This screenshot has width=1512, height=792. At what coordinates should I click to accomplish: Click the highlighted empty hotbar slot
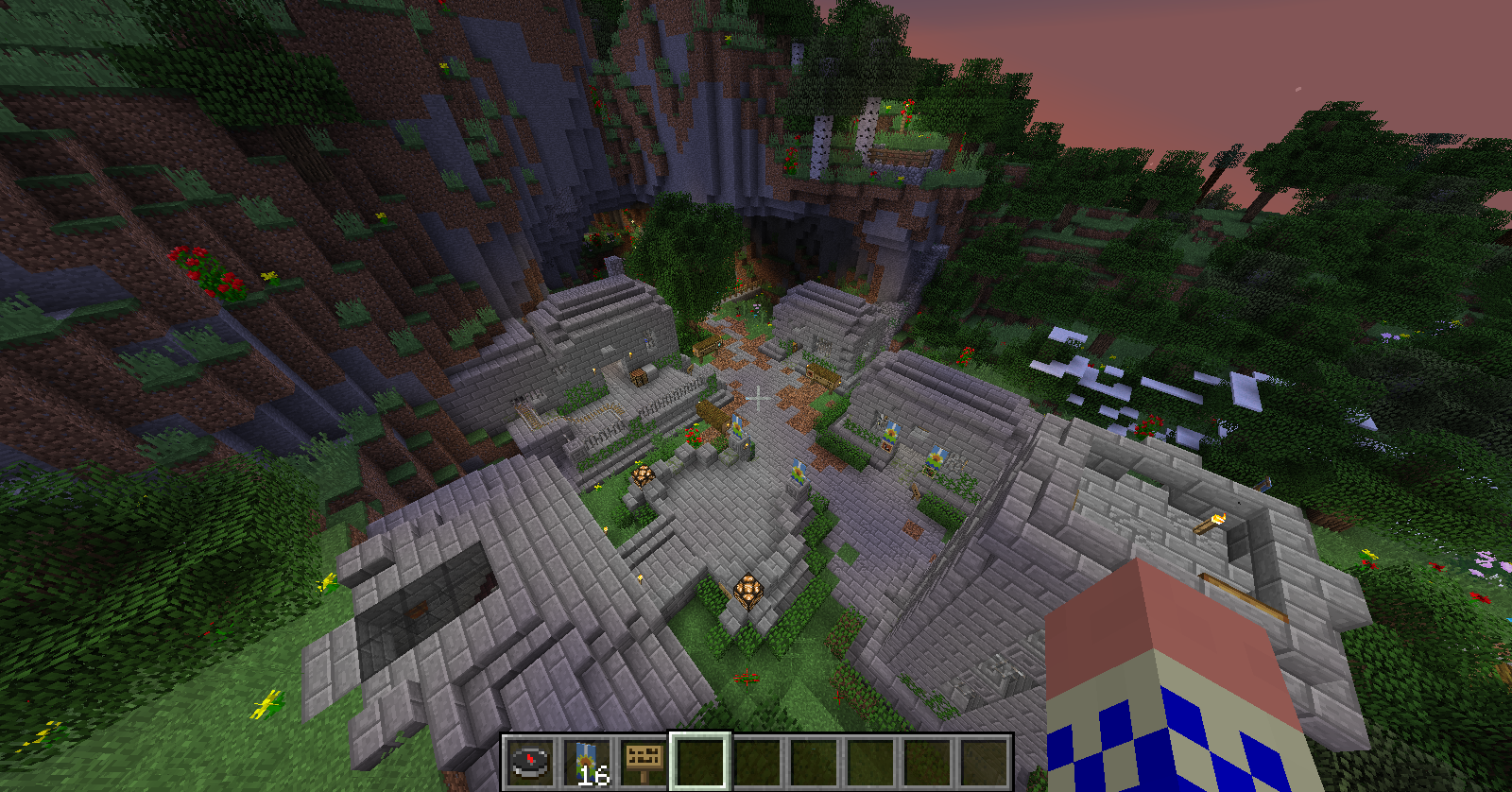pyautogui.click(x=700, y=762)
